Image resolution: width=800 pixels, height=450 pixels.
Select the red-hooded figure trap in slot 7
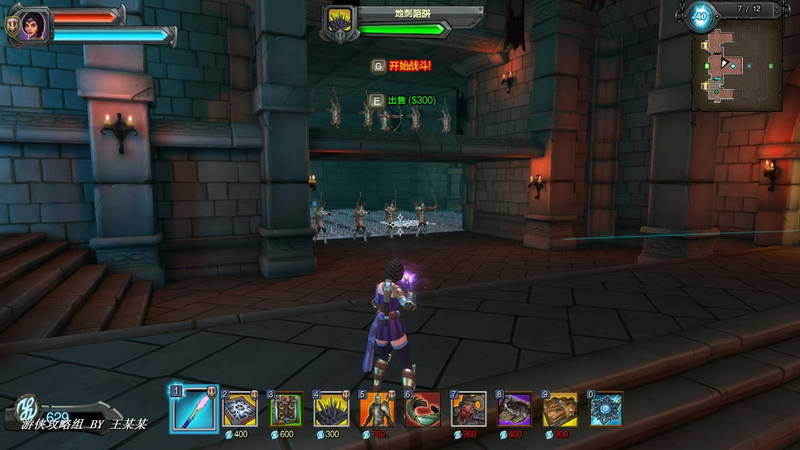click(469, 409)
